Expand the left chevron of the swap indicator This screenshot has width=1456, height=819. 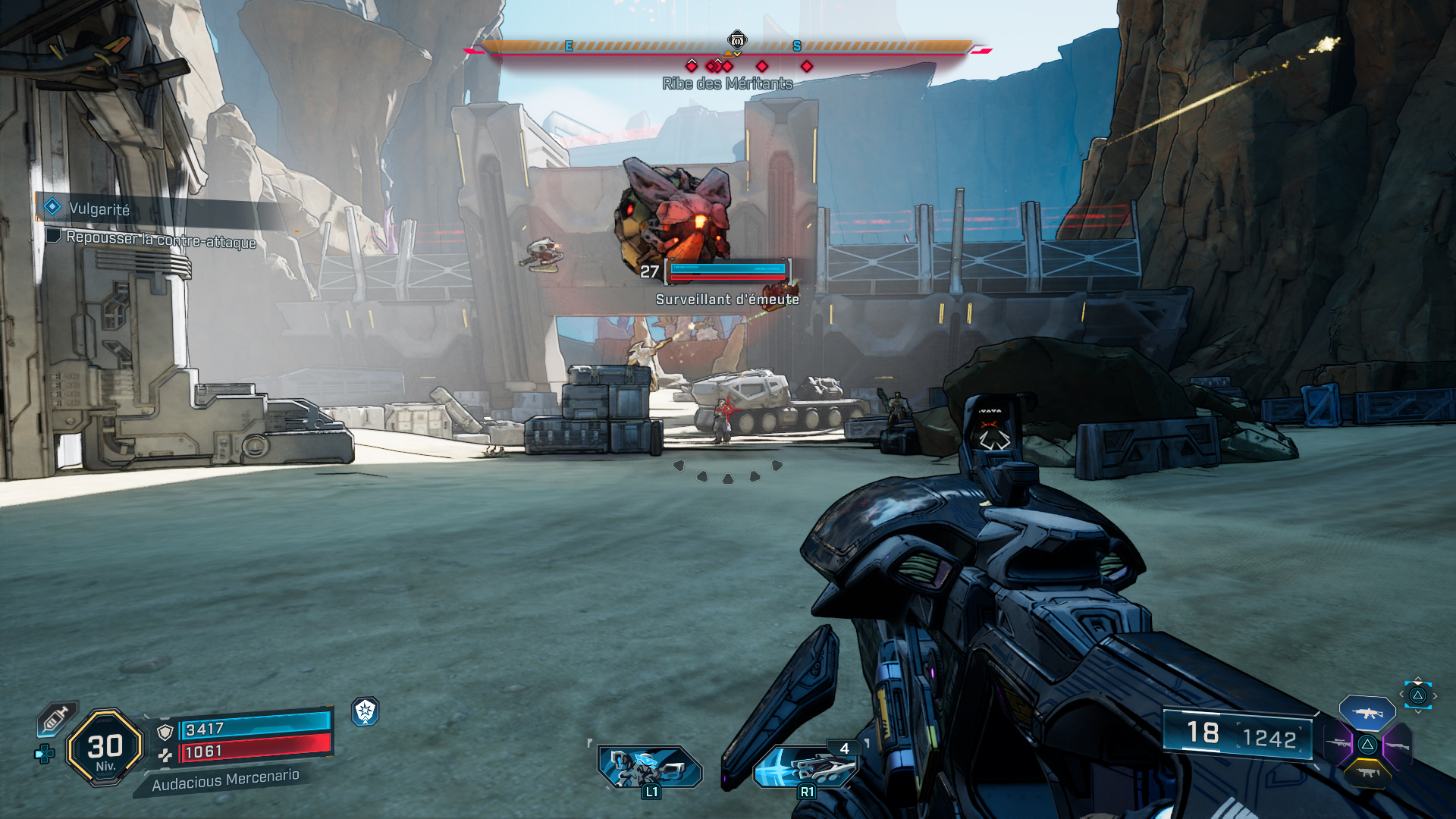pyautogui.click(x=1402, y=694)
